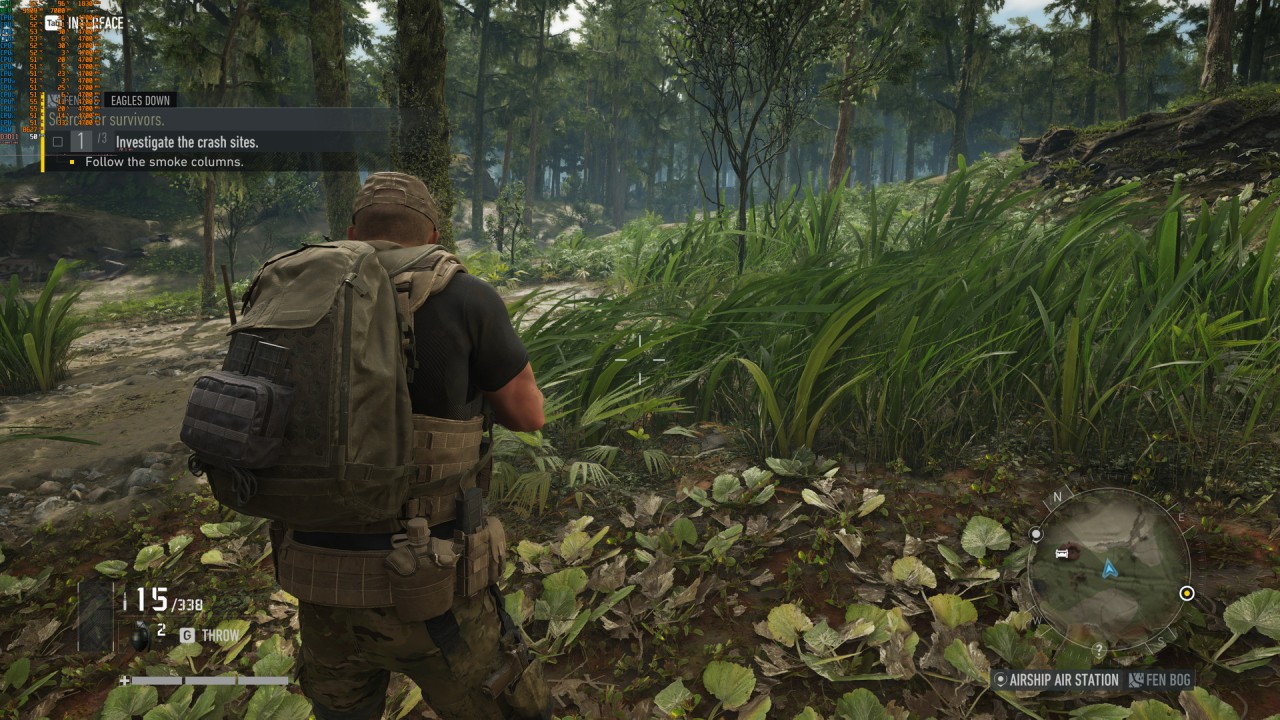Choose the grenade item icon
Viewport: 1280px width, 720px height.
(141, 634)
